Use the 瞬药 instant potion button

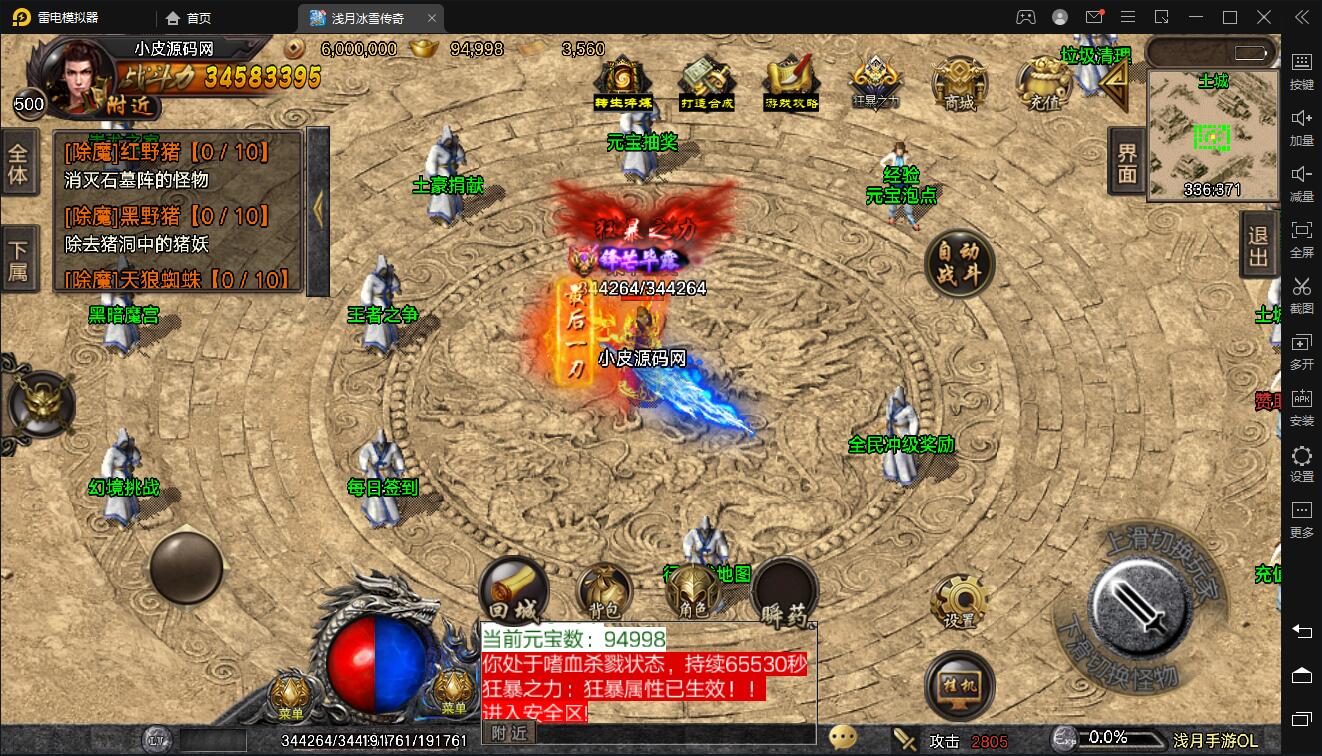tap(785, 594)
